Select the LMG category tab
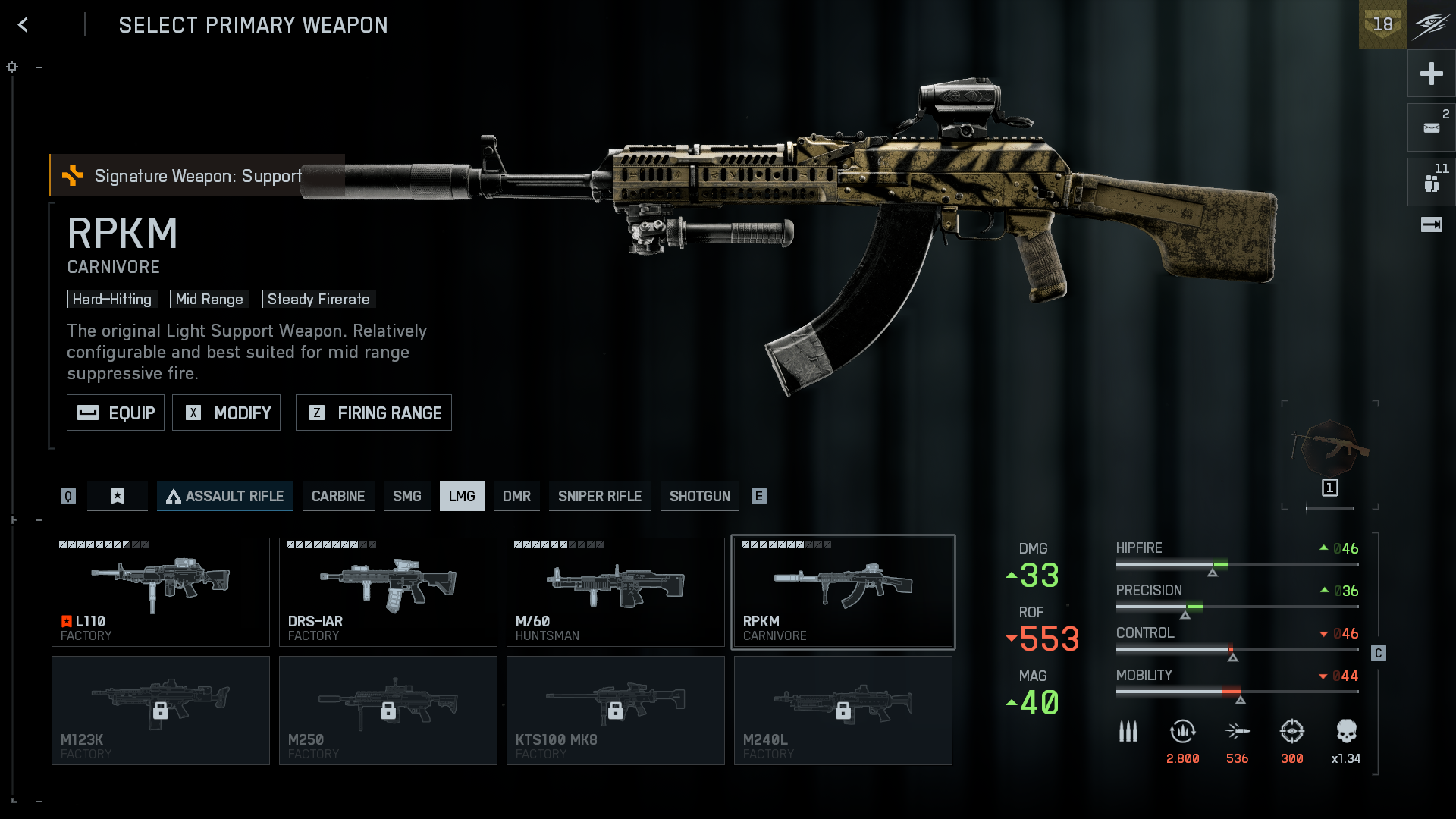1456x819 pixels. (462, 496)
